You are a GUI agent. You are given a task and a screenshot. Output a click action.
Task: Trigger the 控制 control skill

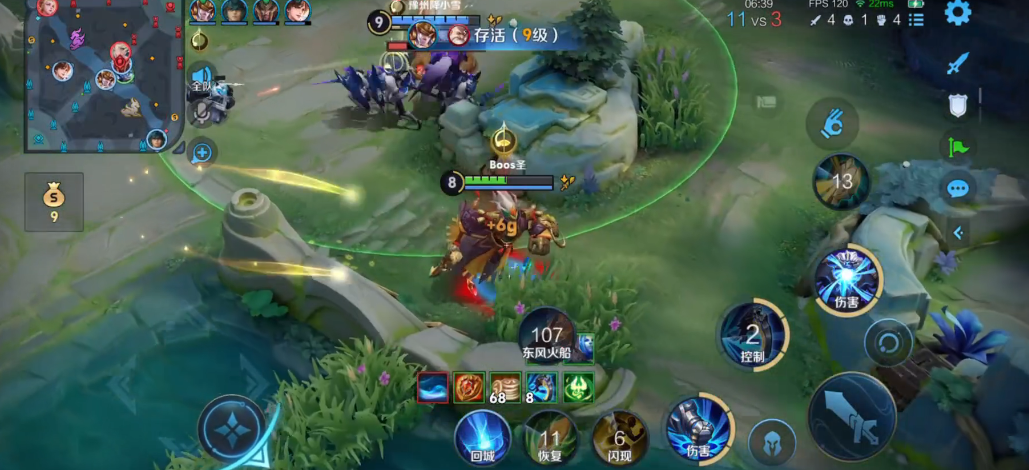point(752,335)
